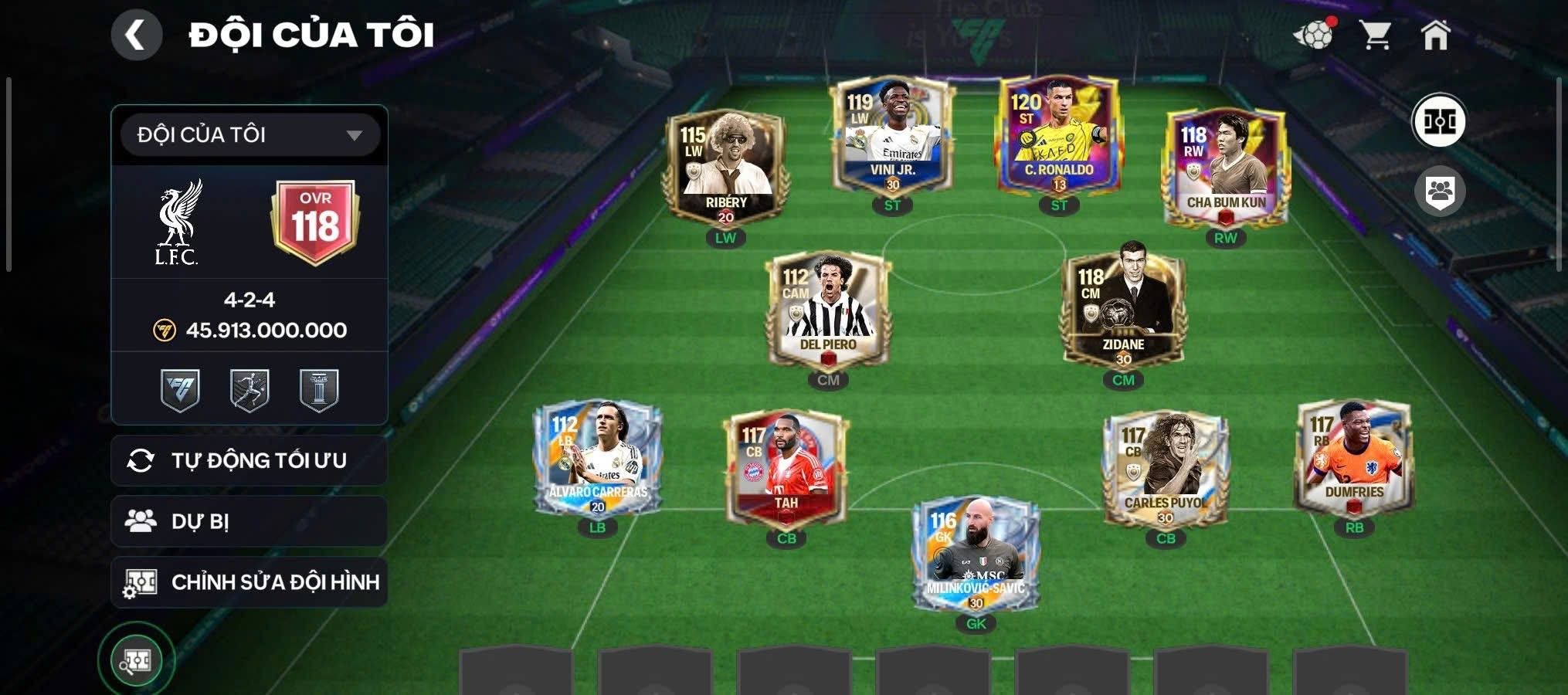Open the ĐỘI CỦA TÔI squad dropdown
This screenshot has height=695, width=1568.
coord(249,135)
